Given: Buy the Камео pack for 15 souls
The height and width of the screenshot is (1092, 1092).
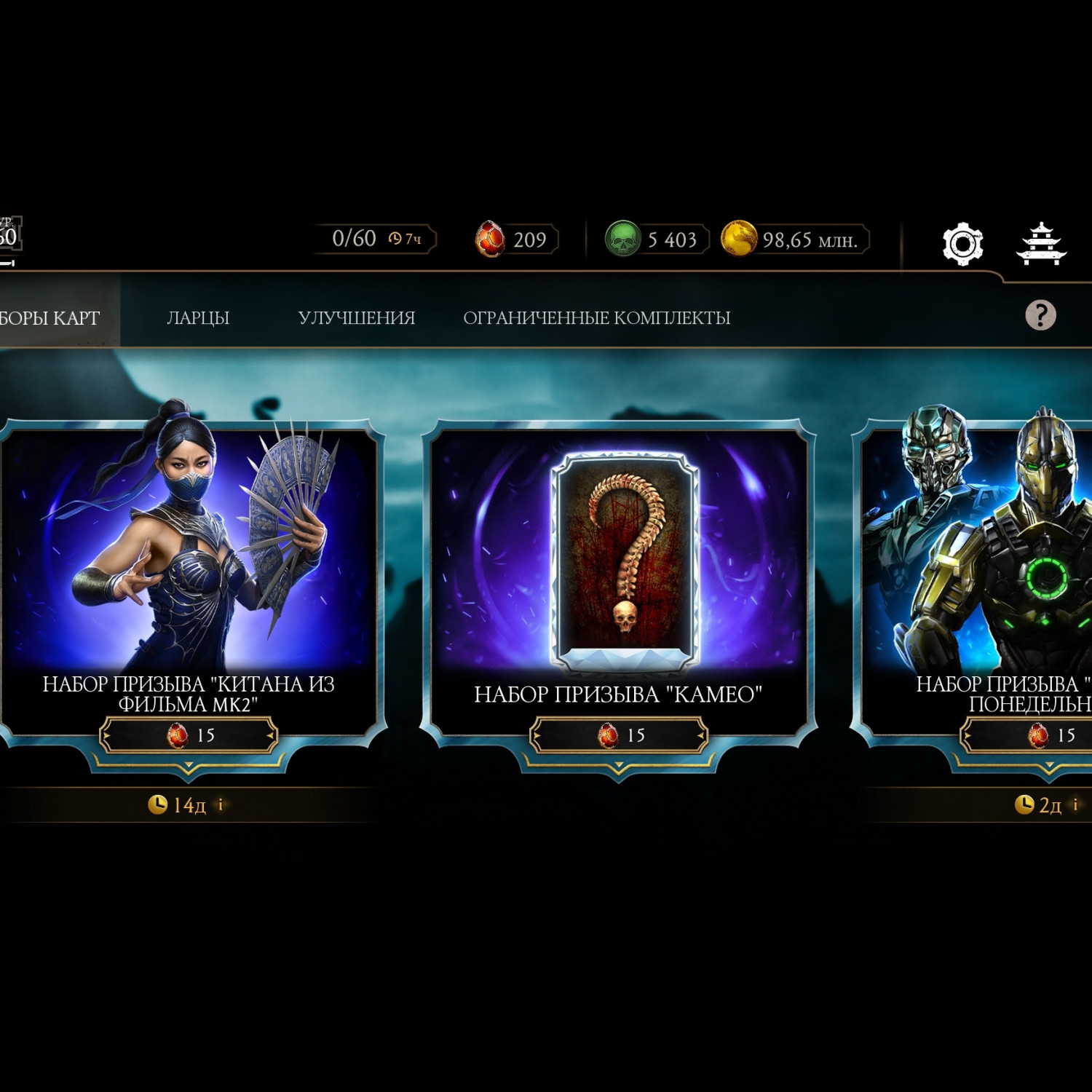Looking at the screenshot, I should pyautogui.click(x=619, y=735).
